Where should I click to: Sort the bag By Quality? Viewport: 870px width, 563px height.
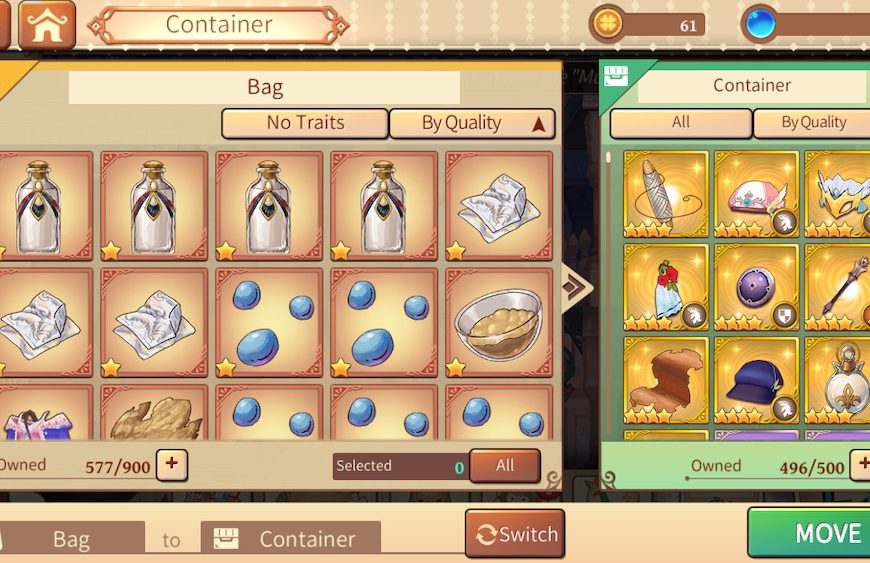point(472,123)
